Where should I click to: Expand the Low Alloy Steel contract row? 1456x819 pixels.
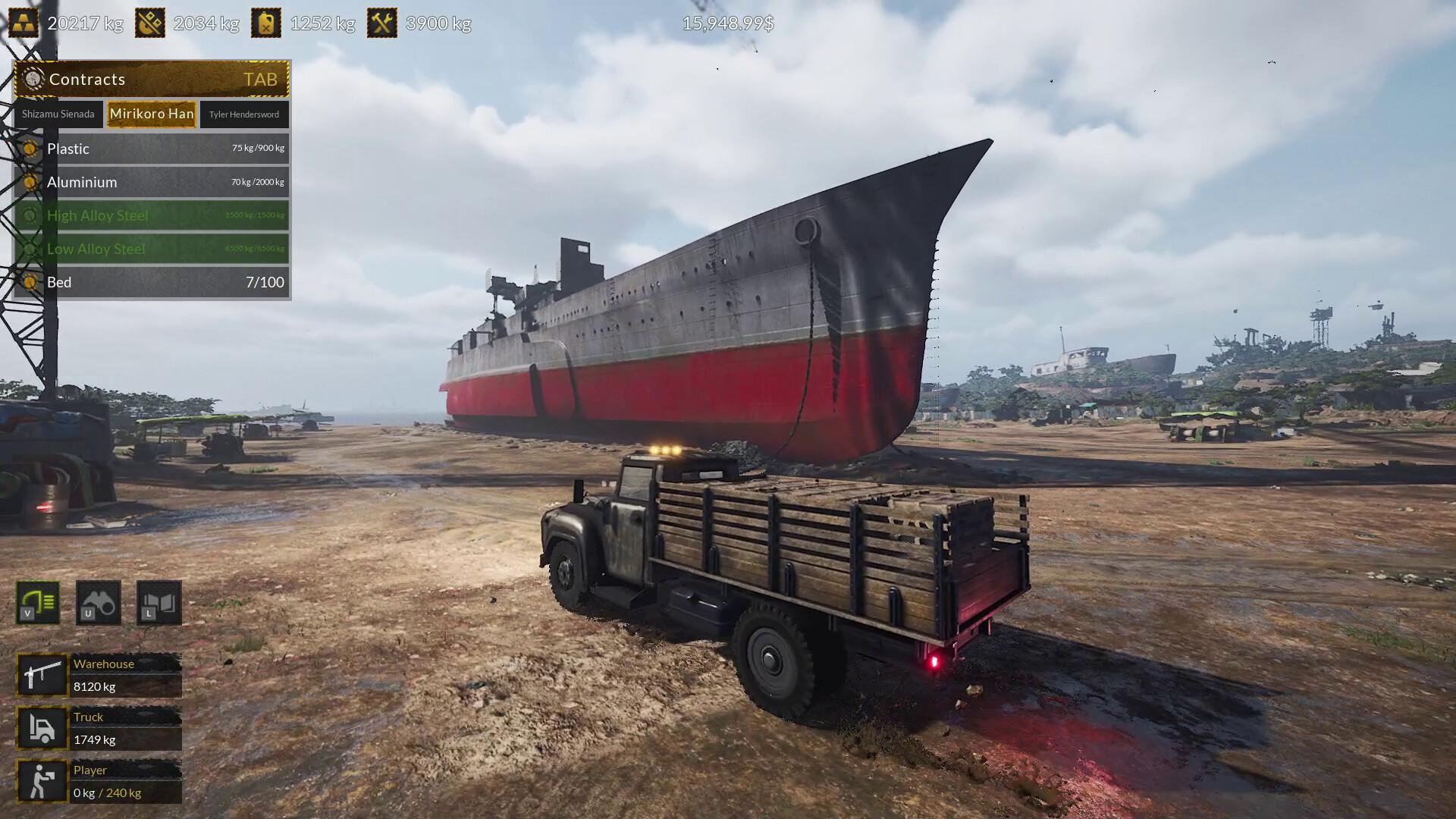point(152,249)
